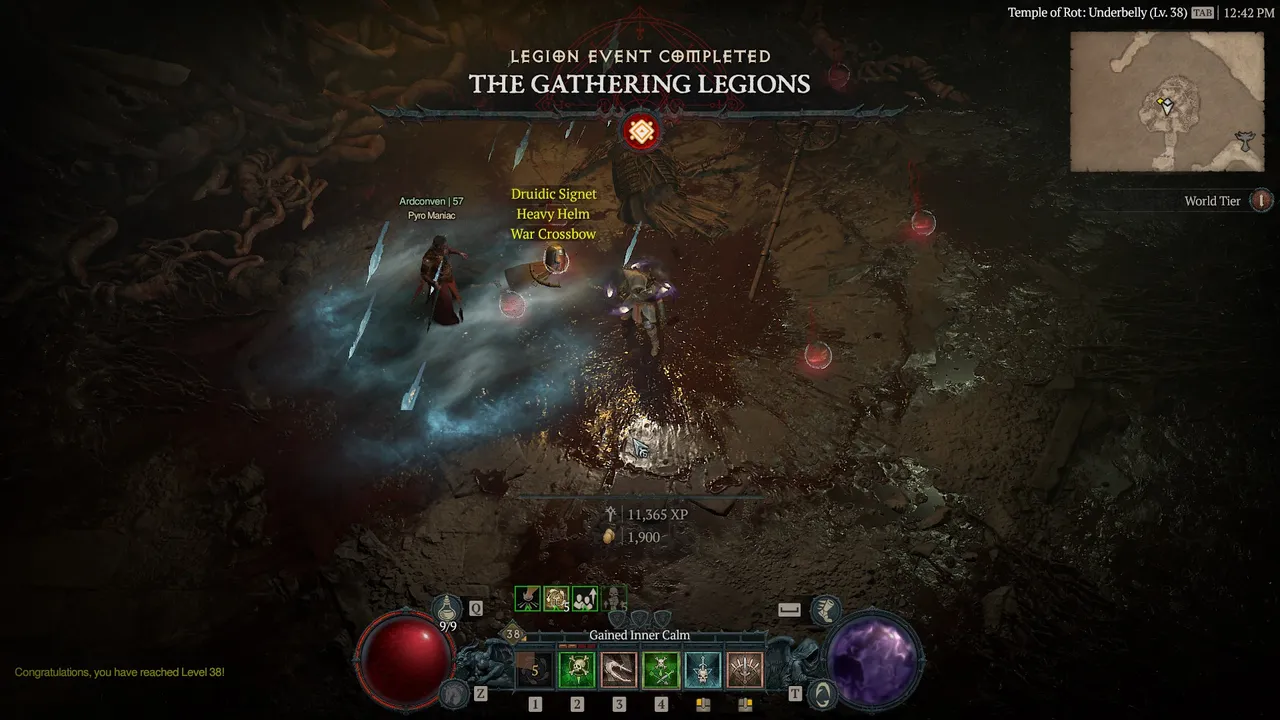Pick up the Heavy Helm label
This screenshot has height=720, width=1280.
[x=553, y=214]
